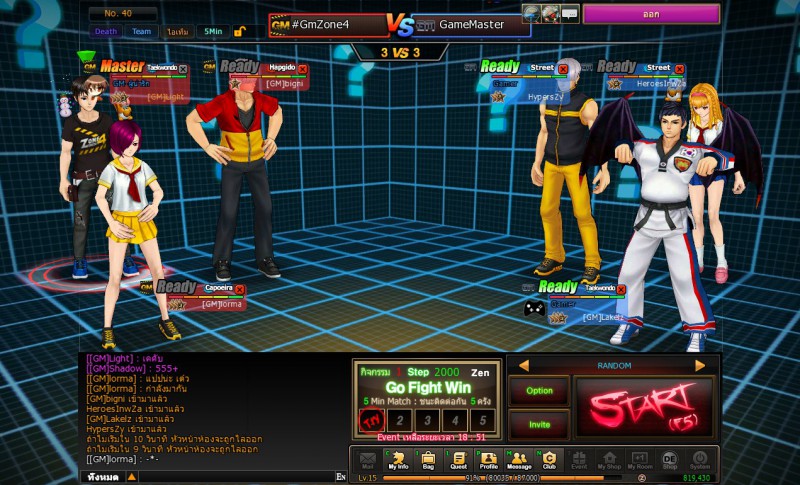Screen dimensions: 800x485
Task: Open the Mail inbox
Action: (x=367, y=460)
